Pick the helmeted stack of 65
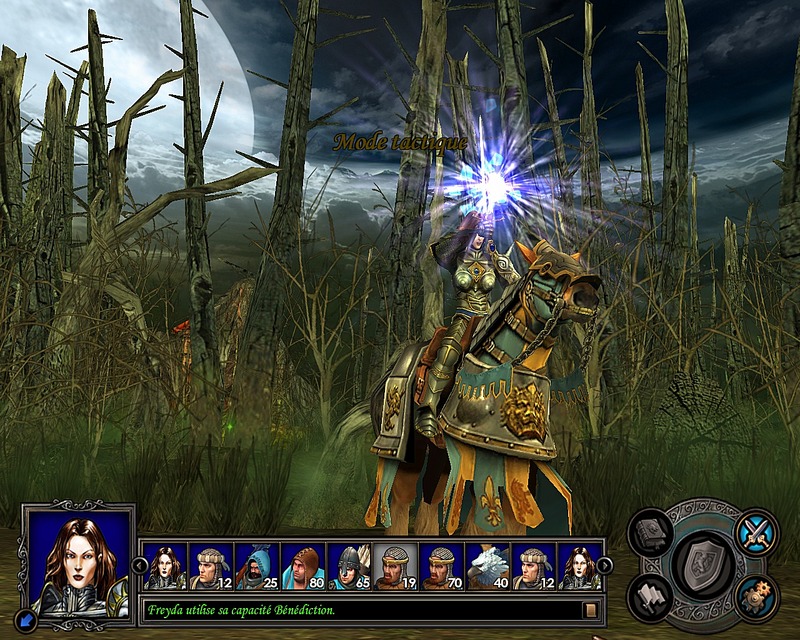The image size is (800, 640). [350, 566]
